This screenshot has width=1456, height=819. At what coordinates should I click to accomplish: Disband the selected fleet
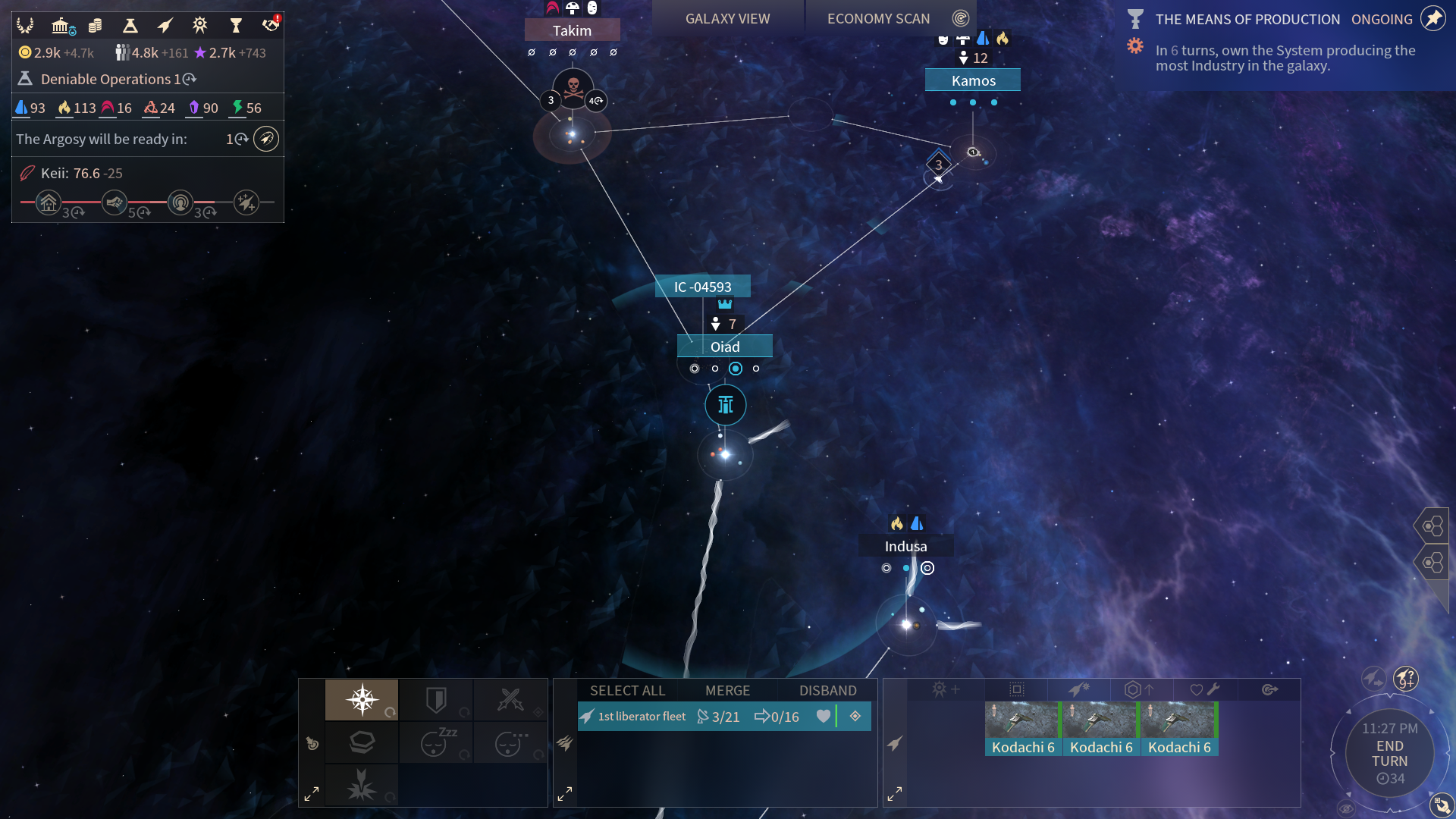tap(827, 691)
